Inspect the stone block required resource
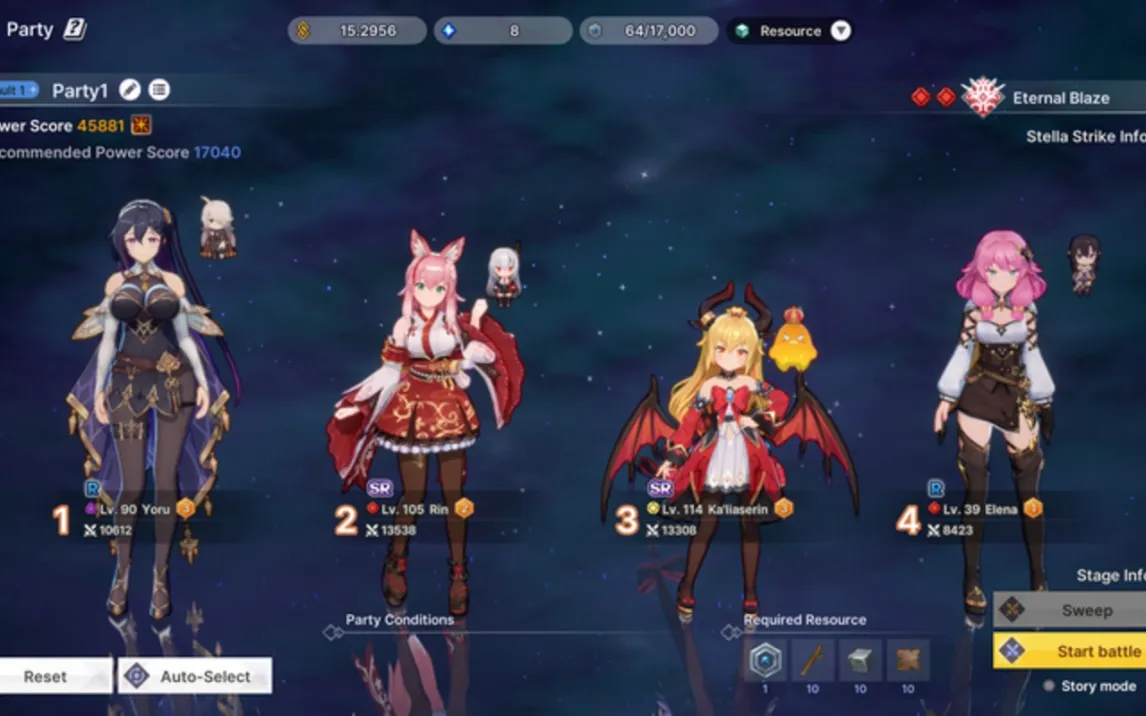Screen dimensions: 1146x716 [860, 660]
